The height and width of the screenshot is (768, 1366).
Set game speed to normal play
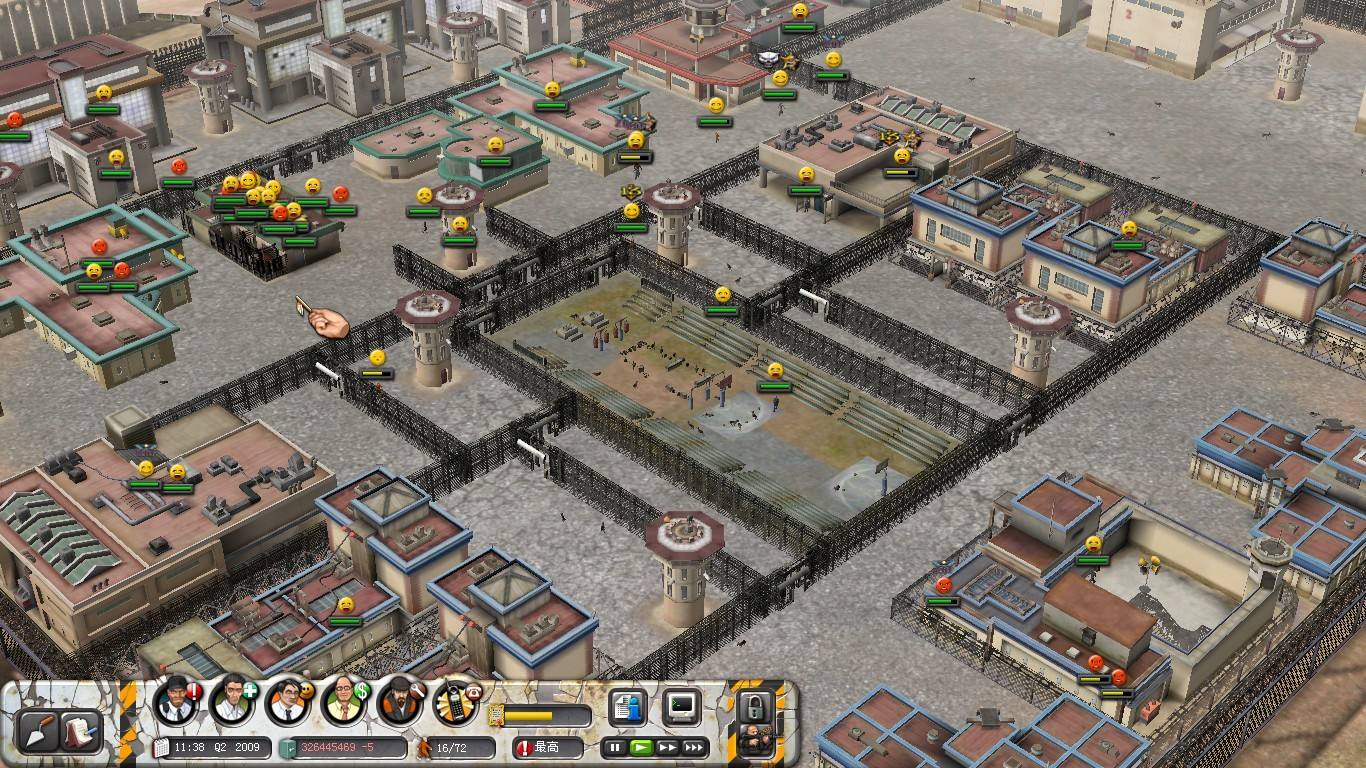641,747
